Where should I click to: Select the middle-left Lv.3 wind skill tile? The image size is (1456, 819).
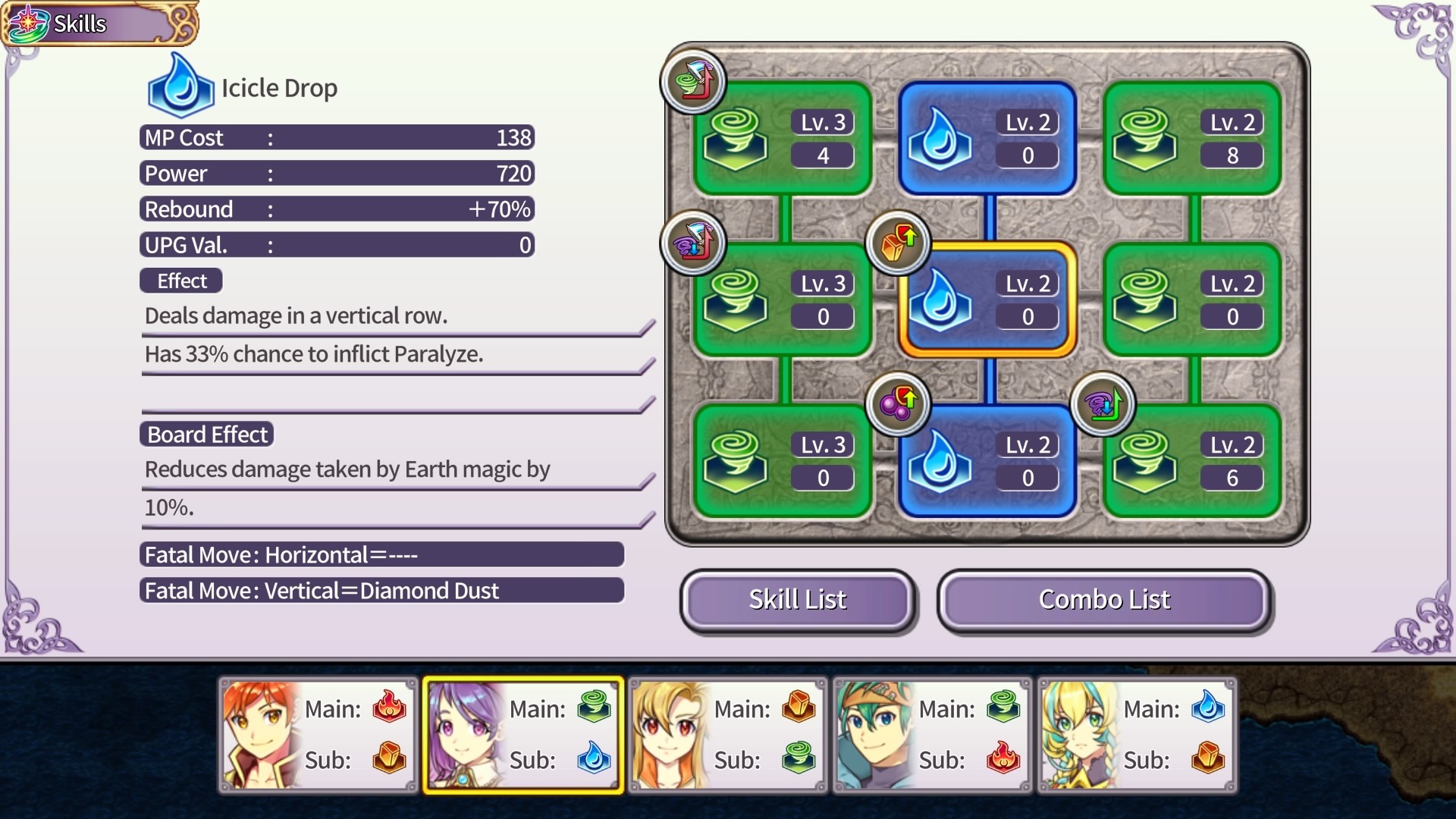(x=781, y=301)
